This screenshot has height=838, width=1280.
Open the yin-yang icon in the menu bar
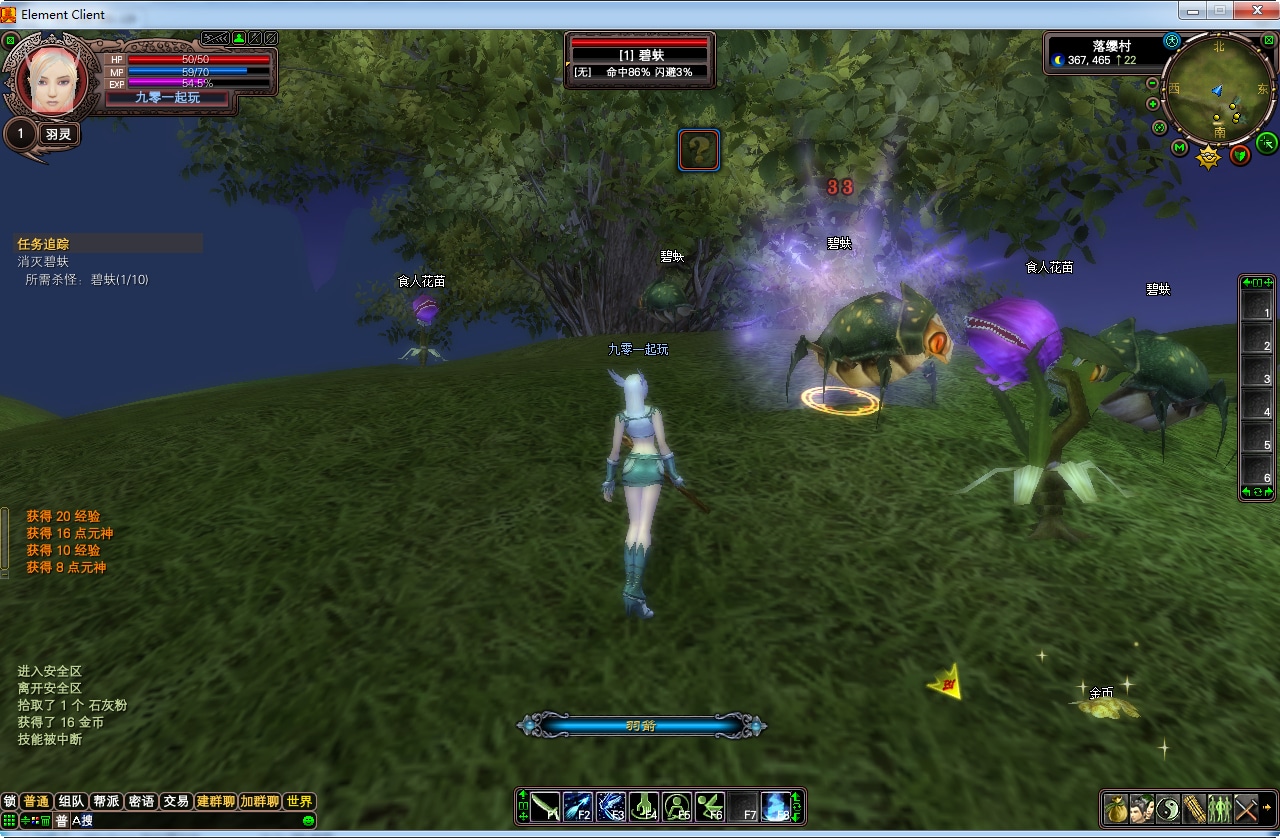(x=1168, y=807)
